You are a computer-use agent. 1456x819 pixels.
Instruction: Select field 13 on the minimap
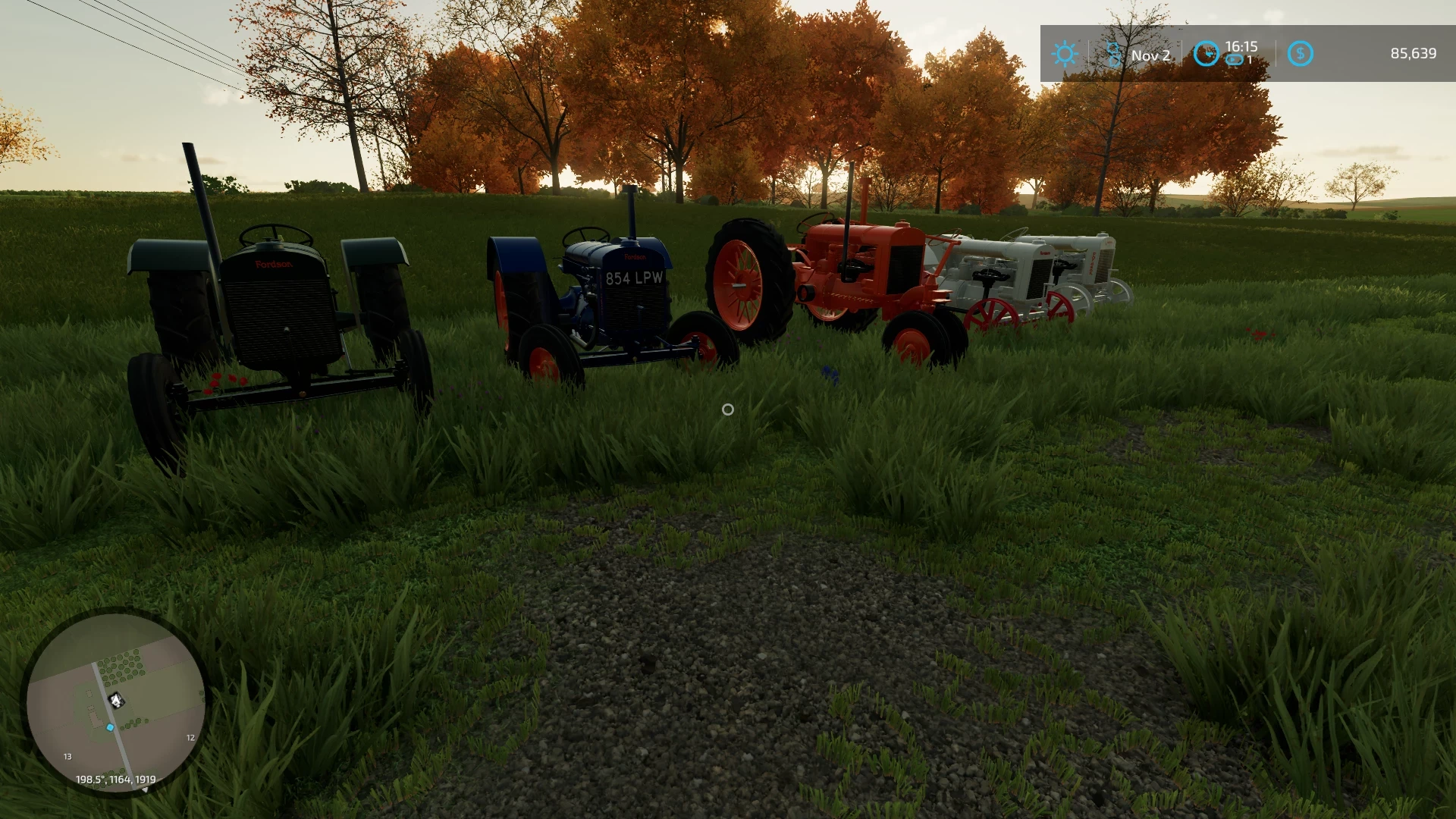67,756
